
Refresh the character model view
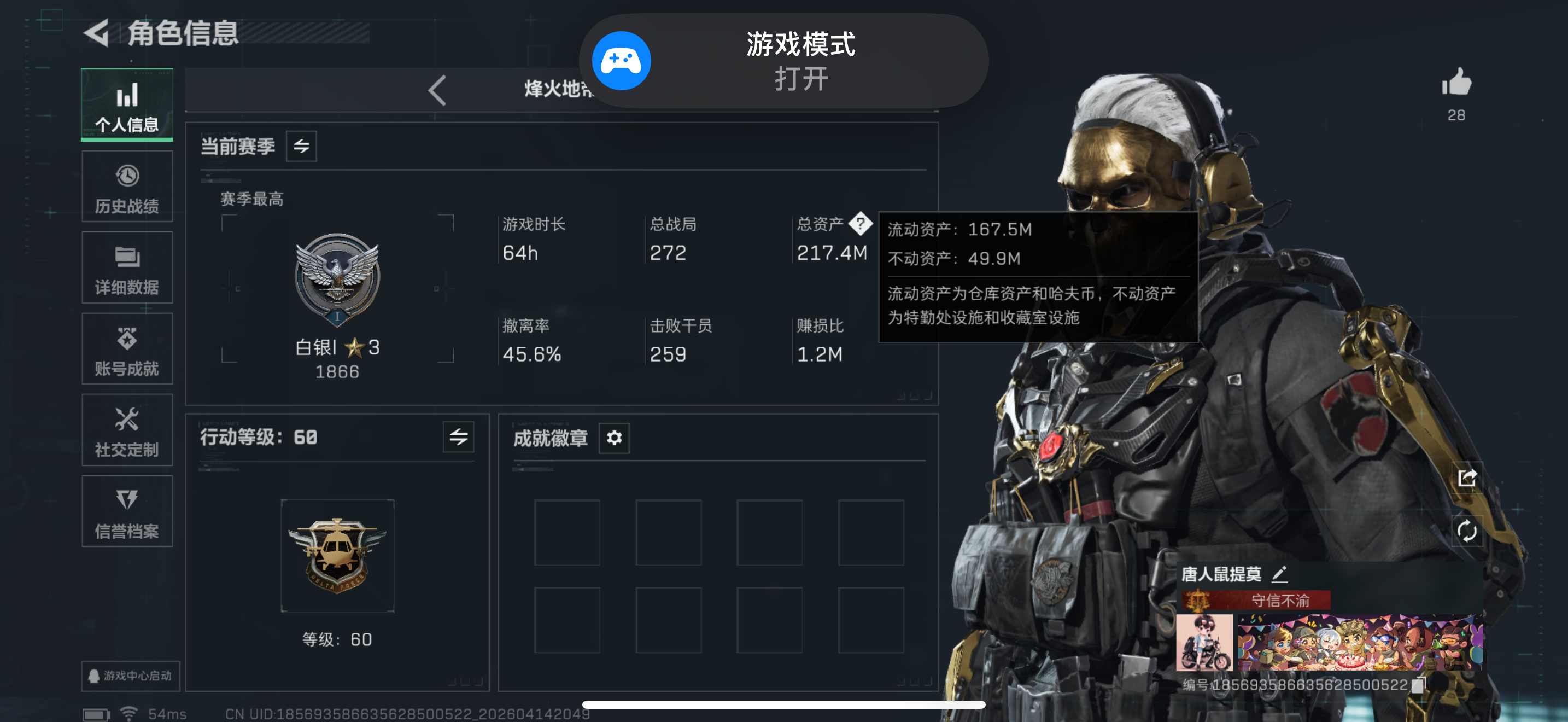(1467, 531)
